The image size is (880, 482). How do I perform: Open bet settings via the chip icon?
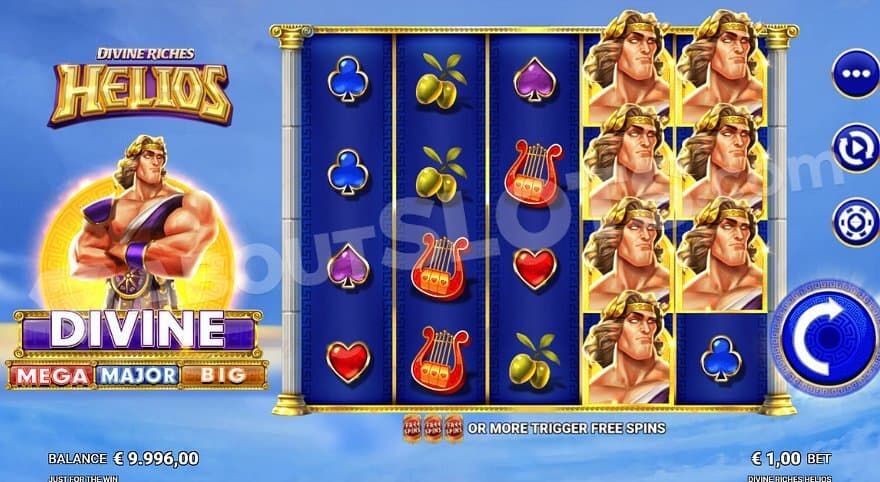pos(855,221)
